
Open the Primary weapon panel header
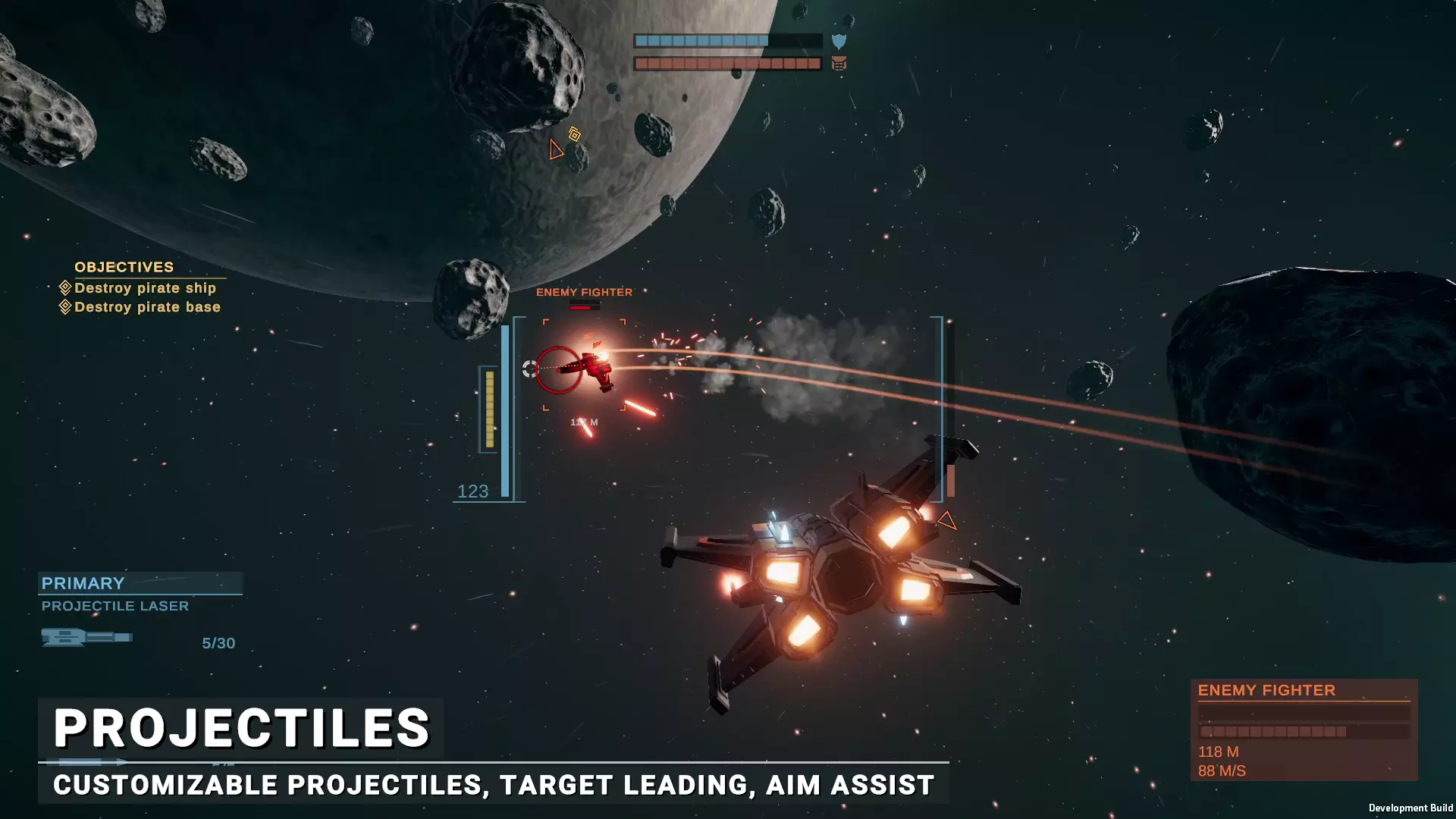[140, 583]
